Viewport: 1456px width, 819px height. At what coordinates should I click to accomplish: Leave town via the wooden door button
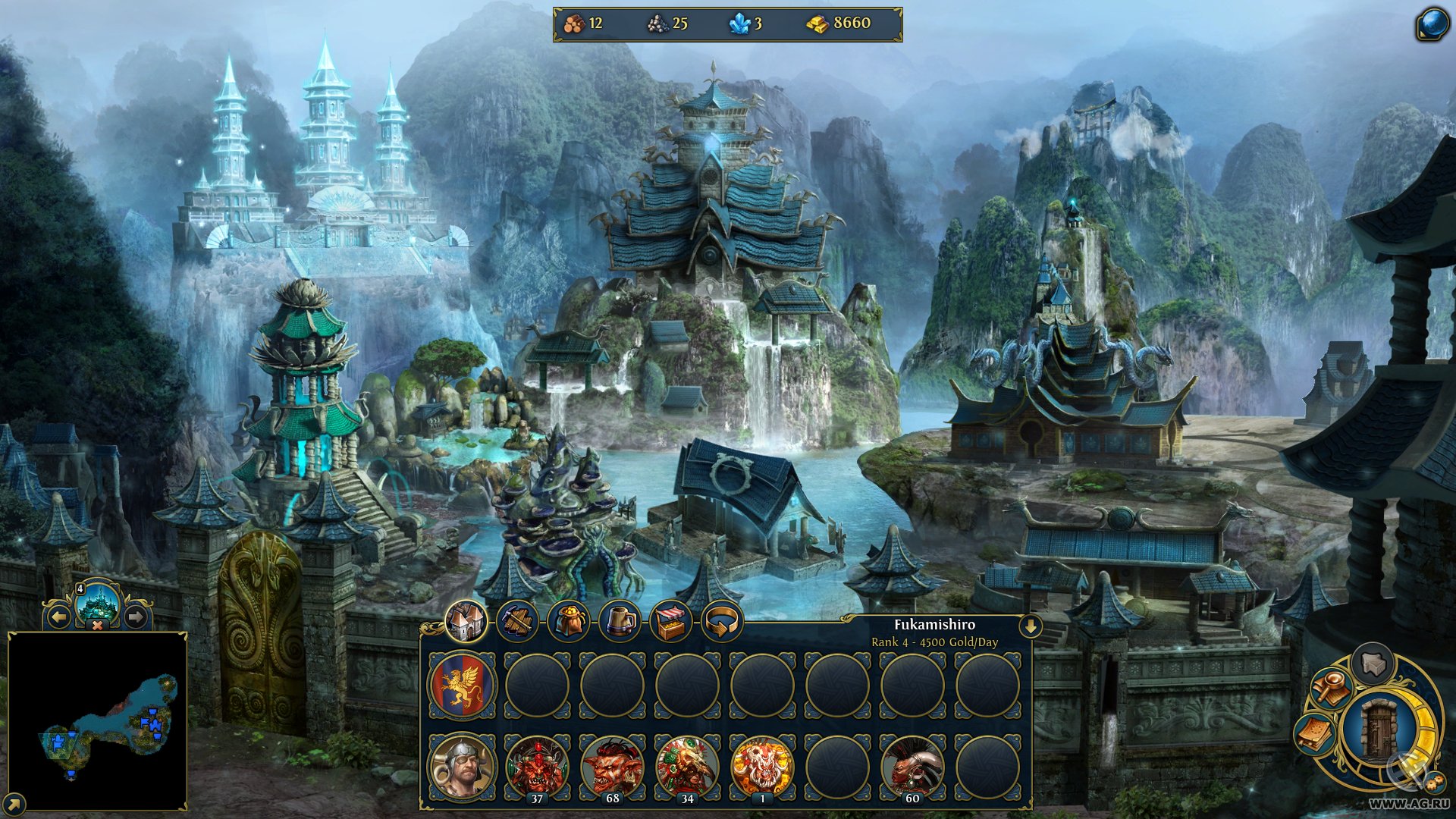[1379, 730]
